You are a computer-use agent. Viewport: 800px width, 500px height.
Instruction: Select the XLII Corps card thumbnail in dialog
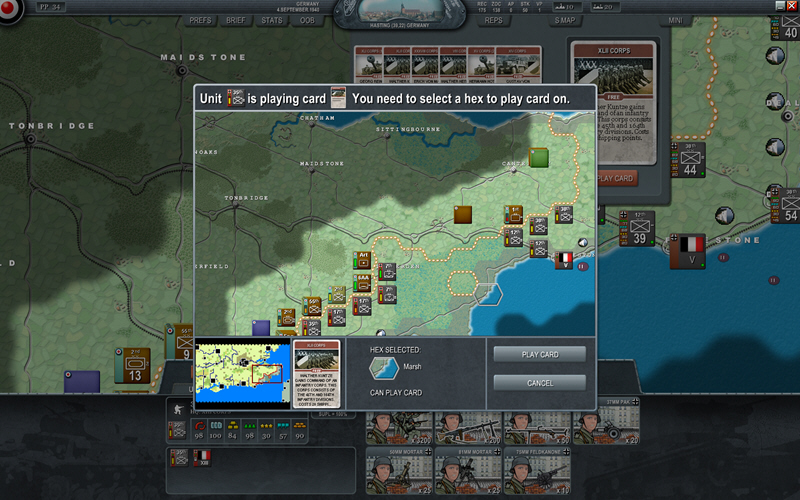[x=316, y=373]
